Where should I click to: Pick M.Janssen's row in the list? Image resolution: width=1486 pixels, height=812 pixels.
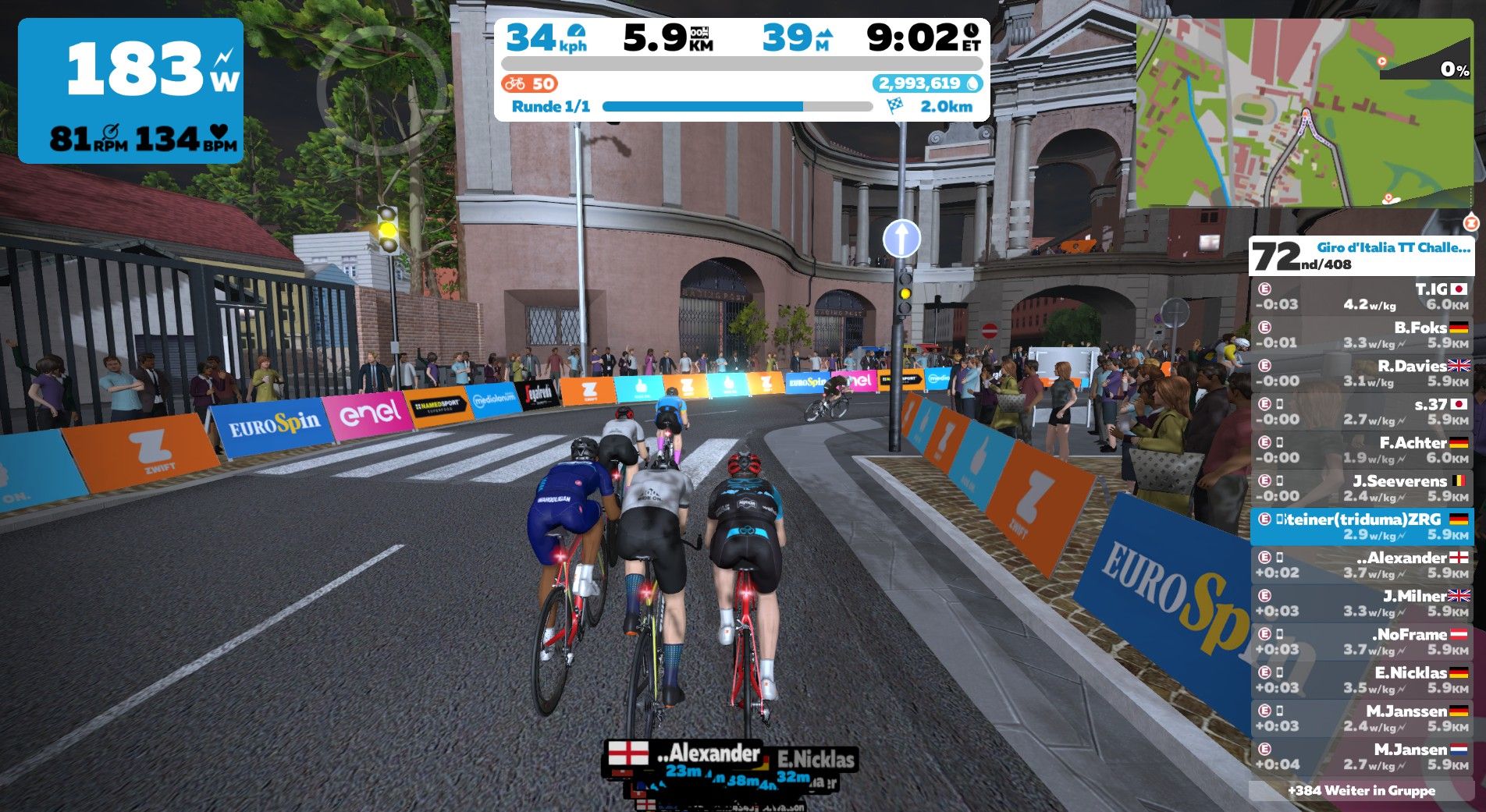(x=1362, y=718)
